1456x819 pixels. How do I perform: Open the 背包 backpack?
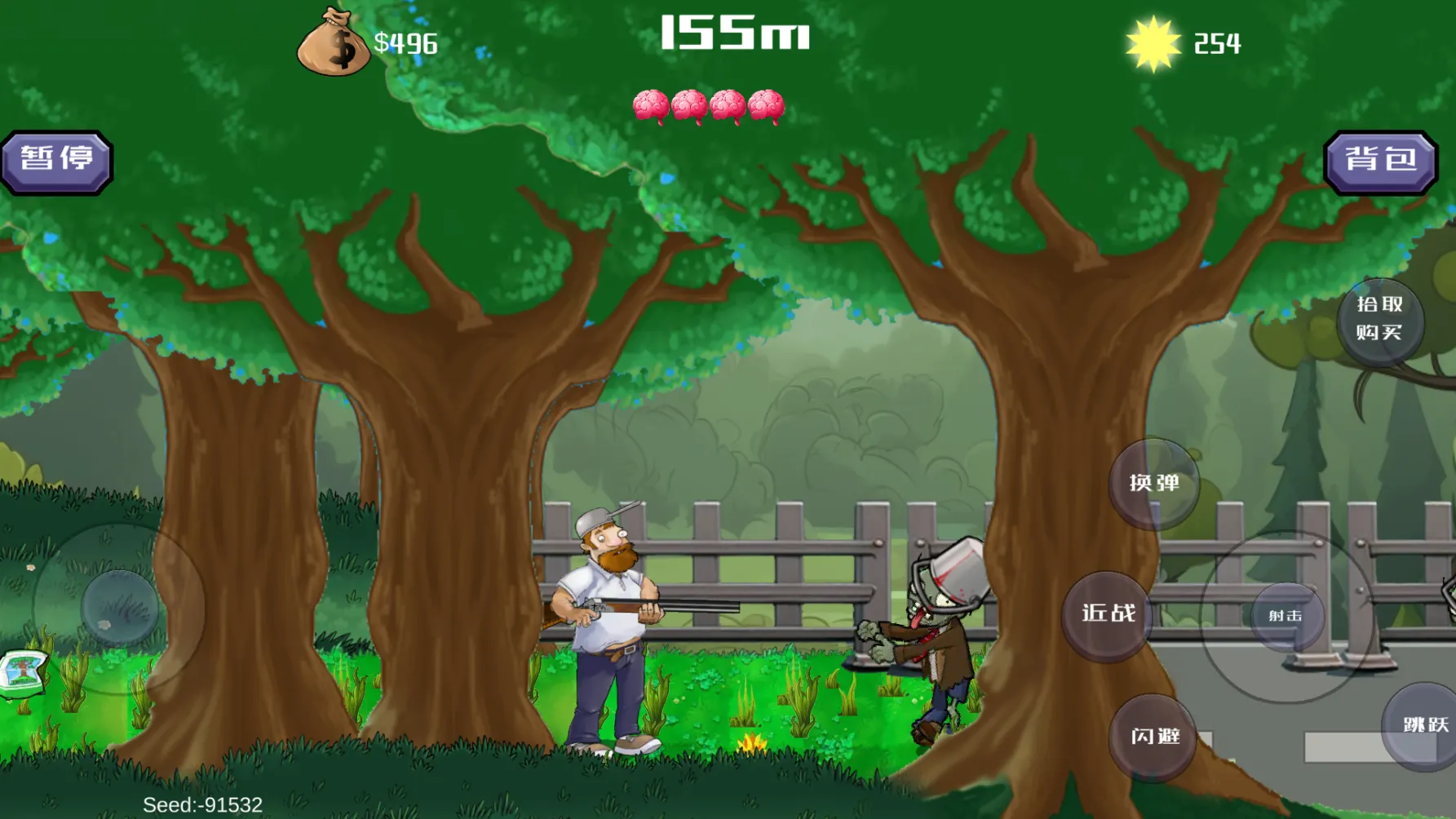[x=1380, y=162]
